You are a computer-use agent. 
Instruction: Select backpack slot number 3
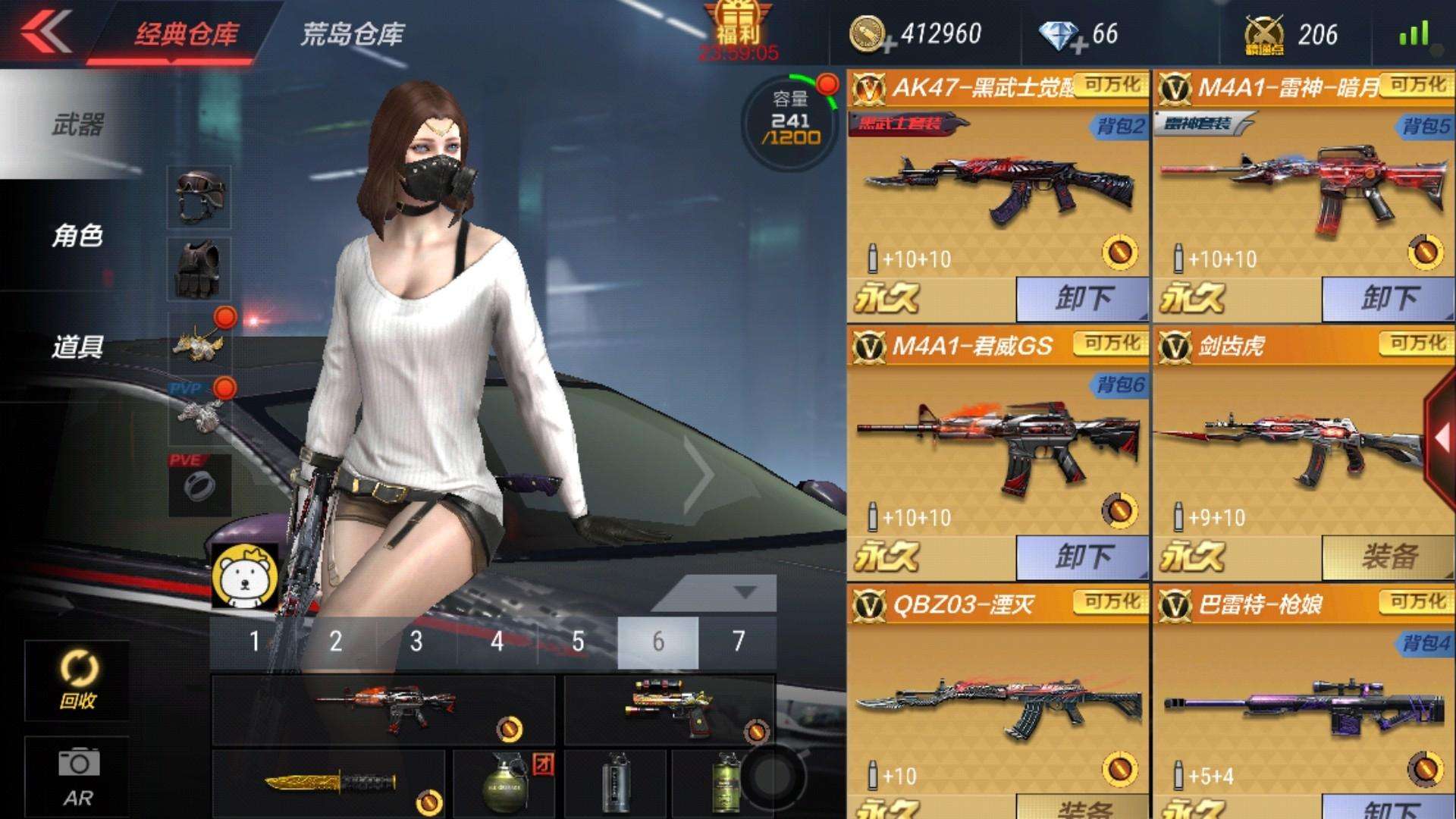(x=416, y=641)
